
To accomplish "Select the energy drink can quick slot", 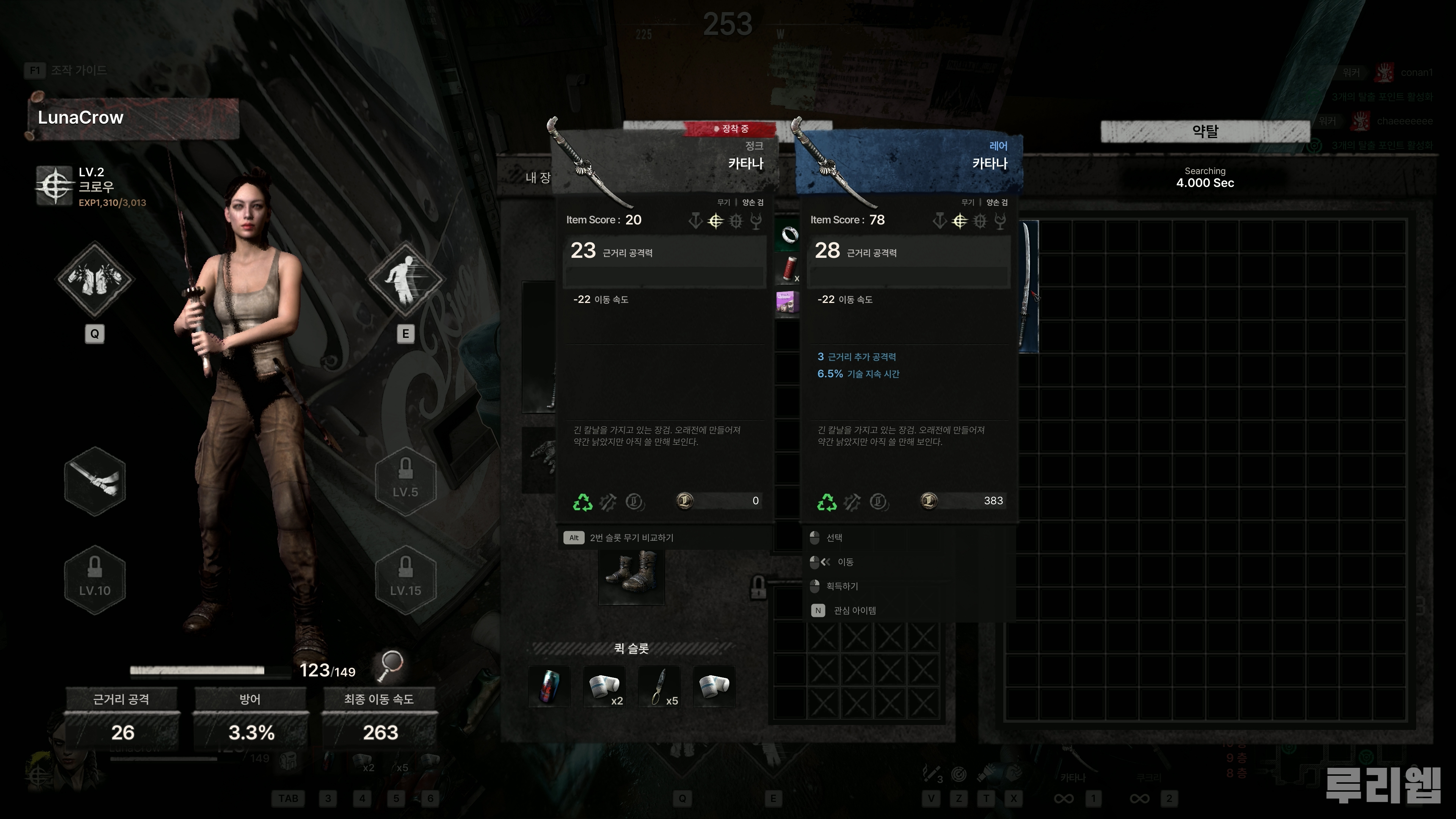I will click(x=549, y=686).
